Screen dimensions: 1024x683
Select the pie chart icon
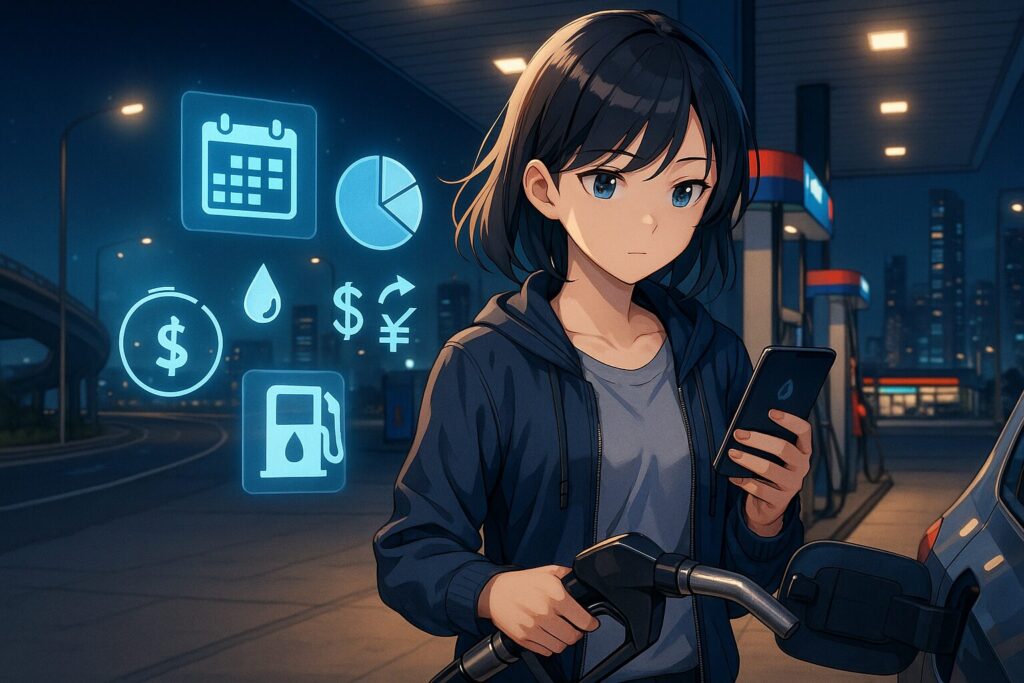[x=378, y=201]
